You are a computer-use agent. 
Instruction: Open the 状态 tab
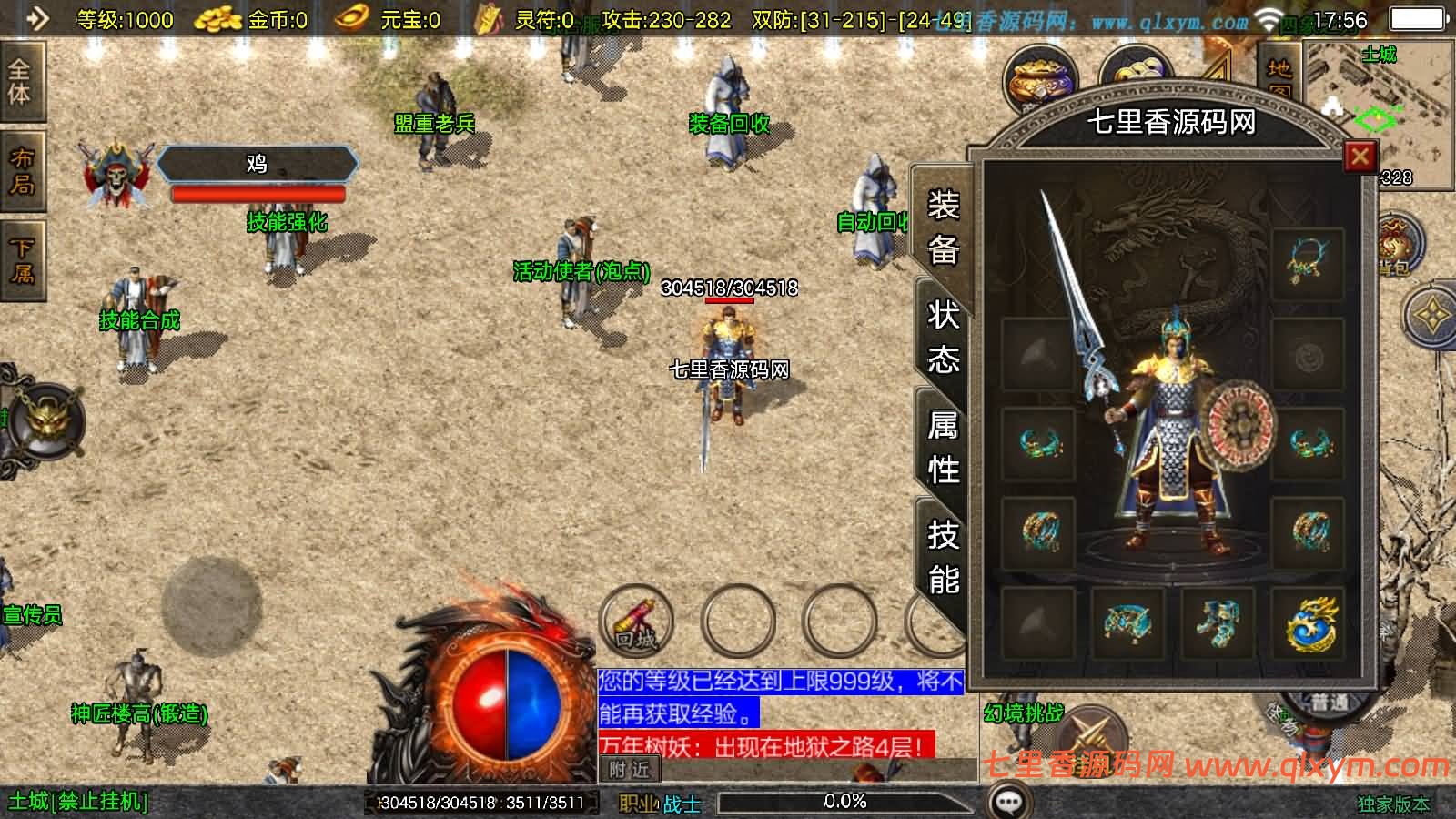pos(944,339)
